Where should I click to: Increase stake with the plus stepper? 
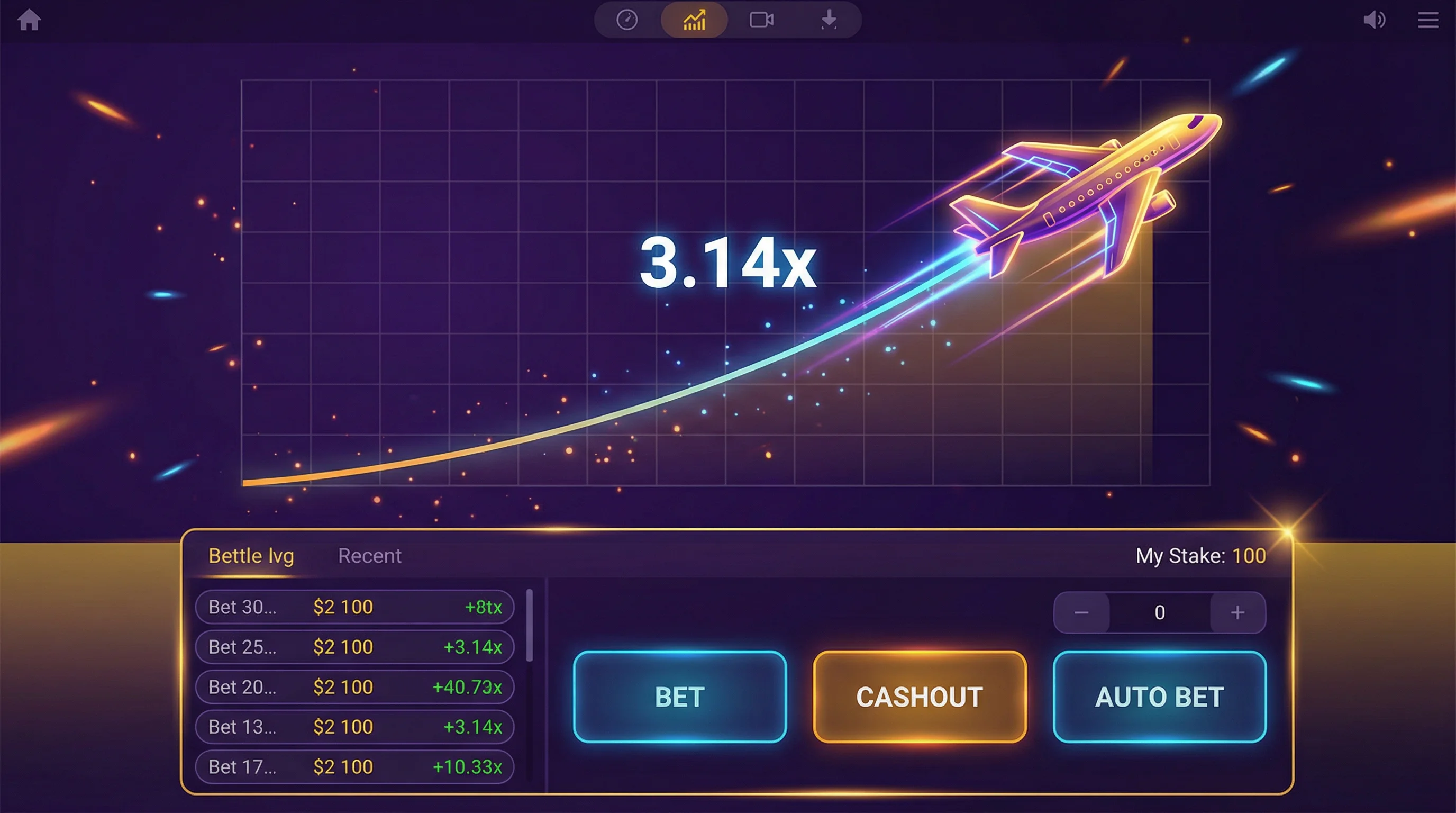pos(1238,612)
